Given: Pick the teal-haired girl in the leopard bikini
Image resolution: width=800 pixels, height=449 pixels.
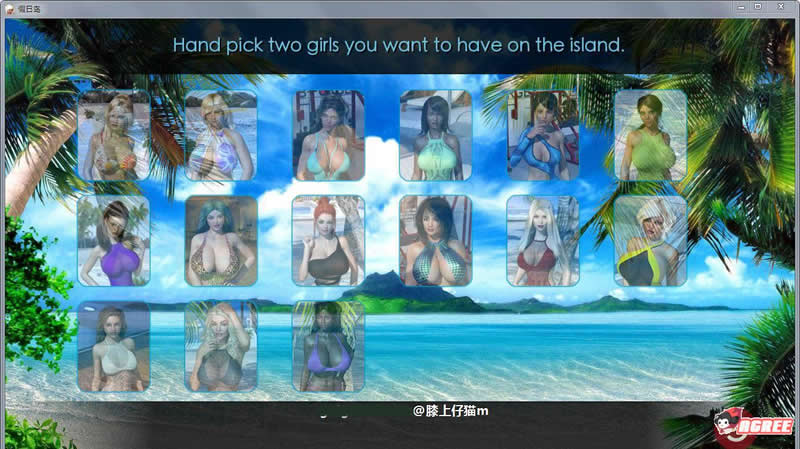Looking at the screenshot, I should pyautogui.click(x=221, y=240).
